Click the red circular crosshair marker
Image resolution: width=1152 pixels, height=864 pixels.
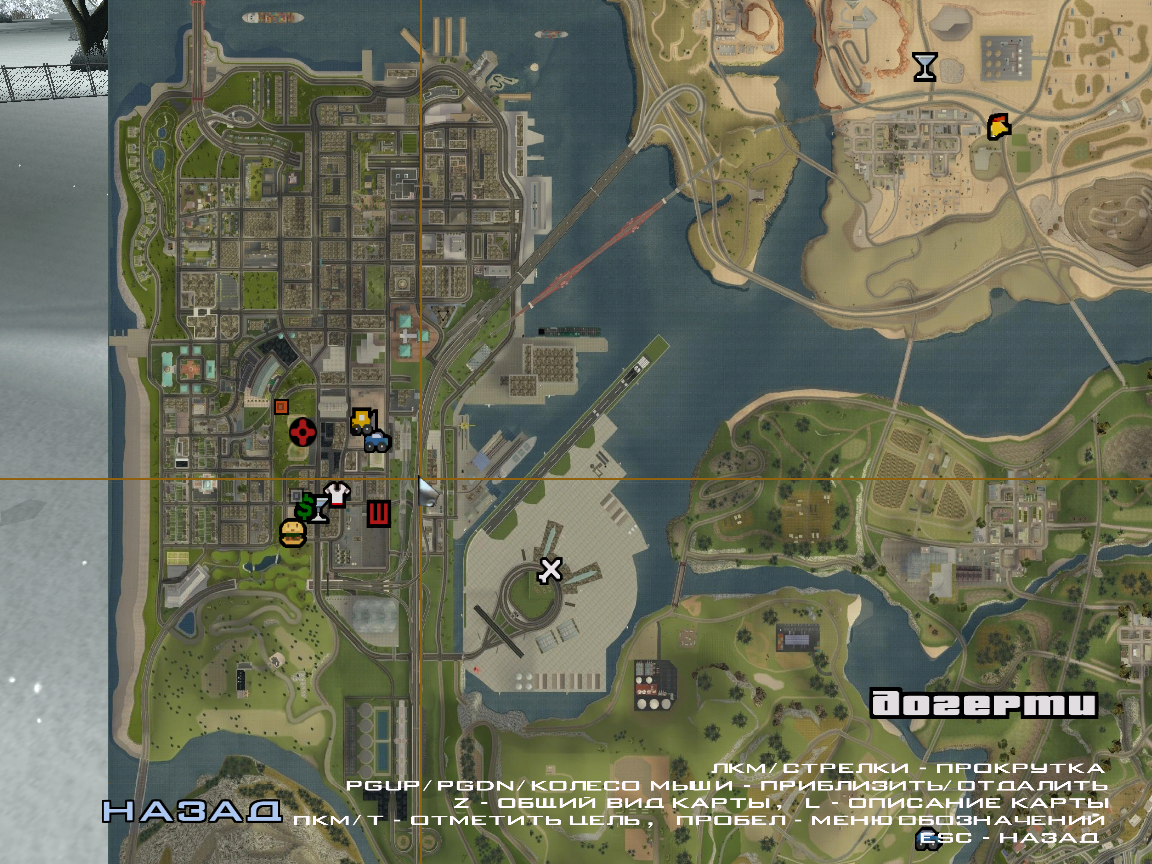(x=303, y=432)
